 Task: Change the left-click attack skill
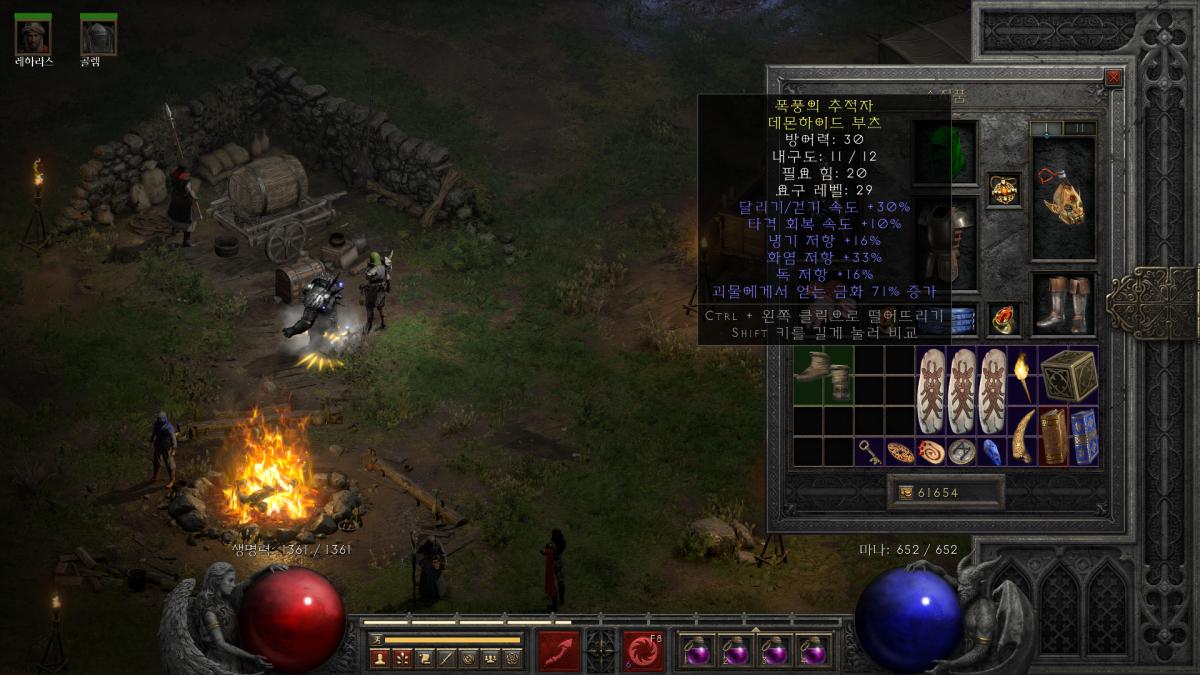click(x=560, y=650)
